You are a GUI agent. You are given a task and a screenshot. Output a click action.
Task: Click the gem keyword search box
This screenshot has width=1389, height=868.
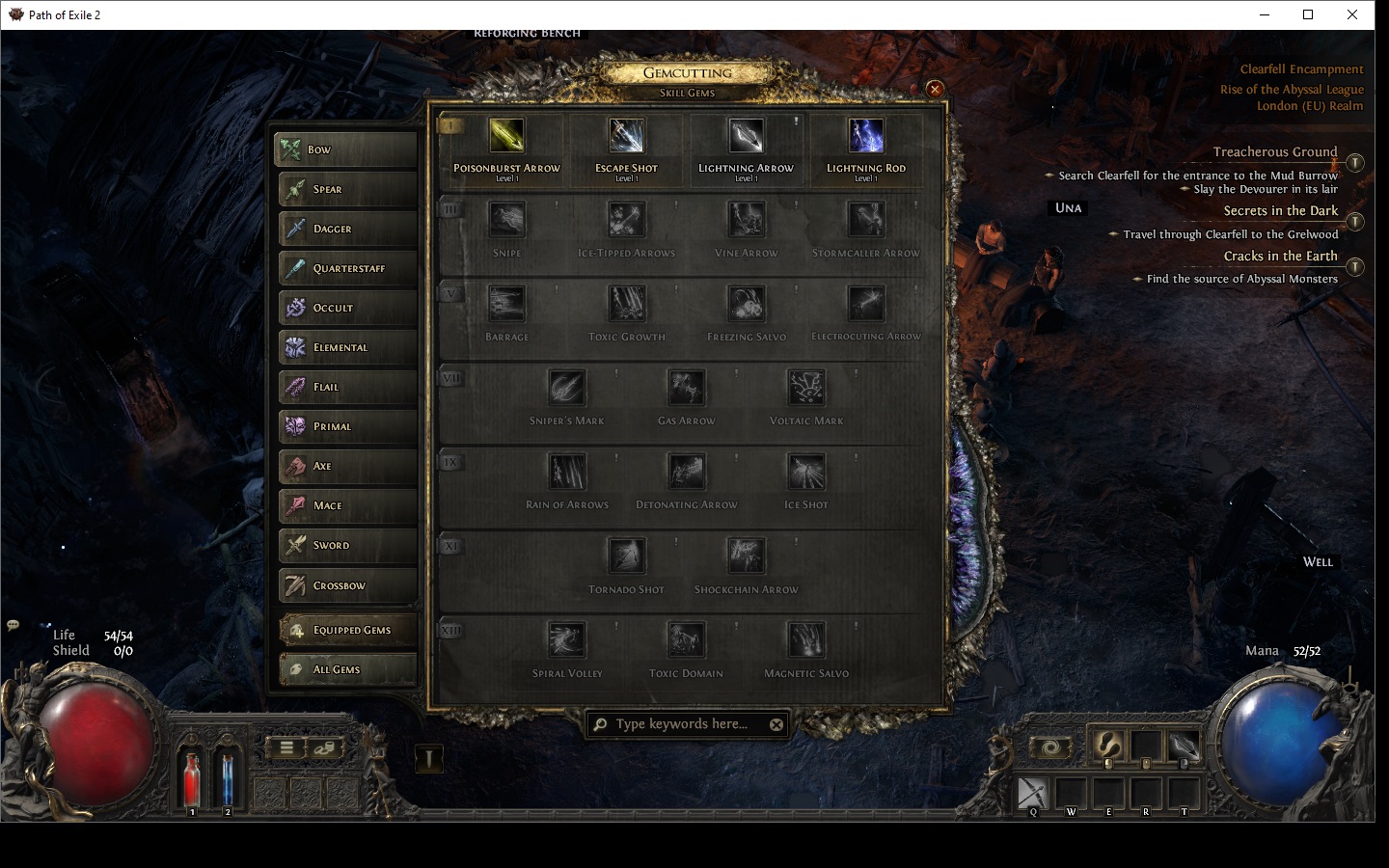(681, 724)
